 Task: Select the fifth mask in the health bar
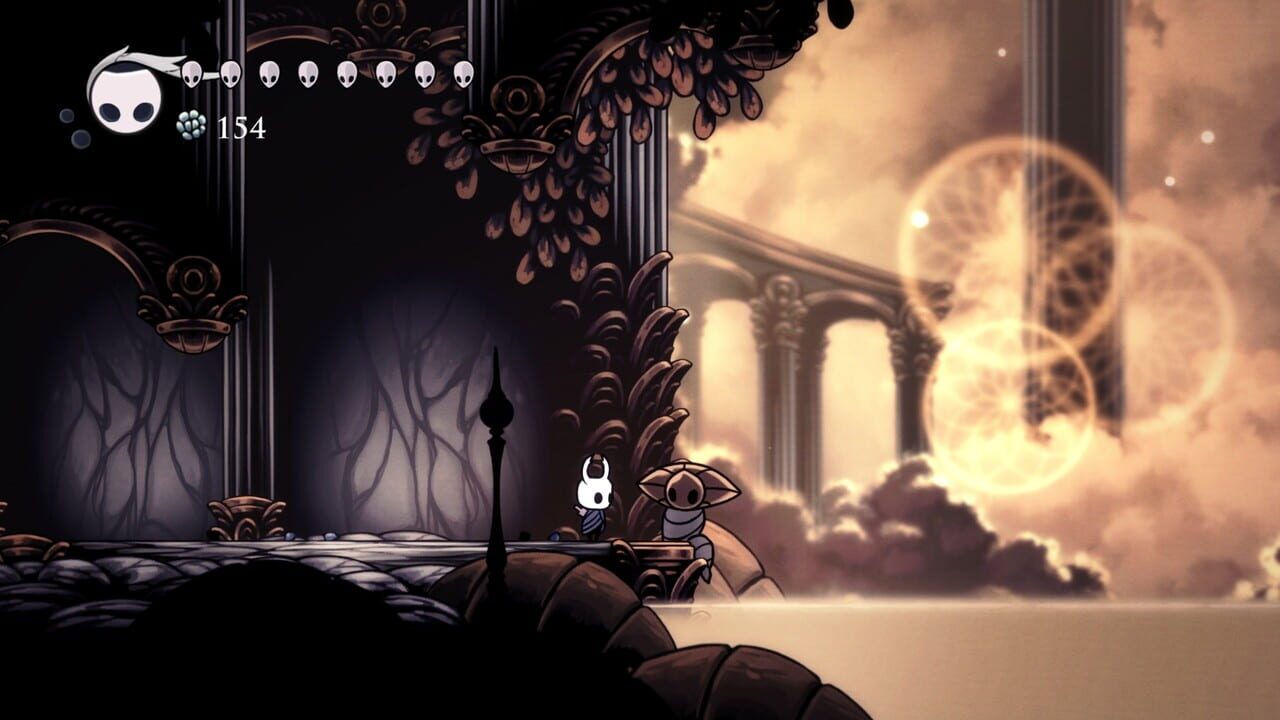[347, 74]
